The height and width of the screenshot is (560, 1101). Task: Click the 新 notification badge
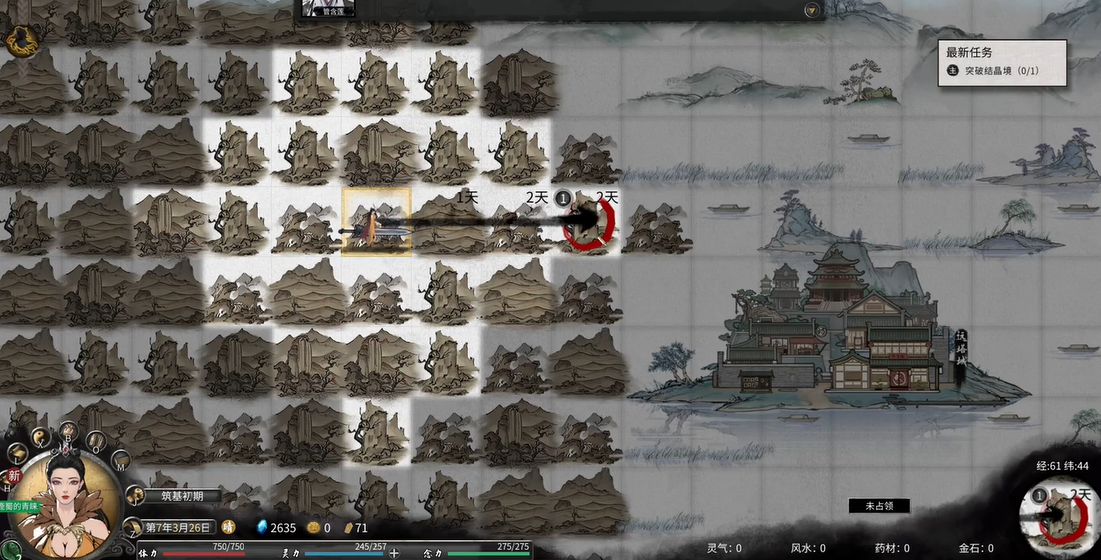14,477
